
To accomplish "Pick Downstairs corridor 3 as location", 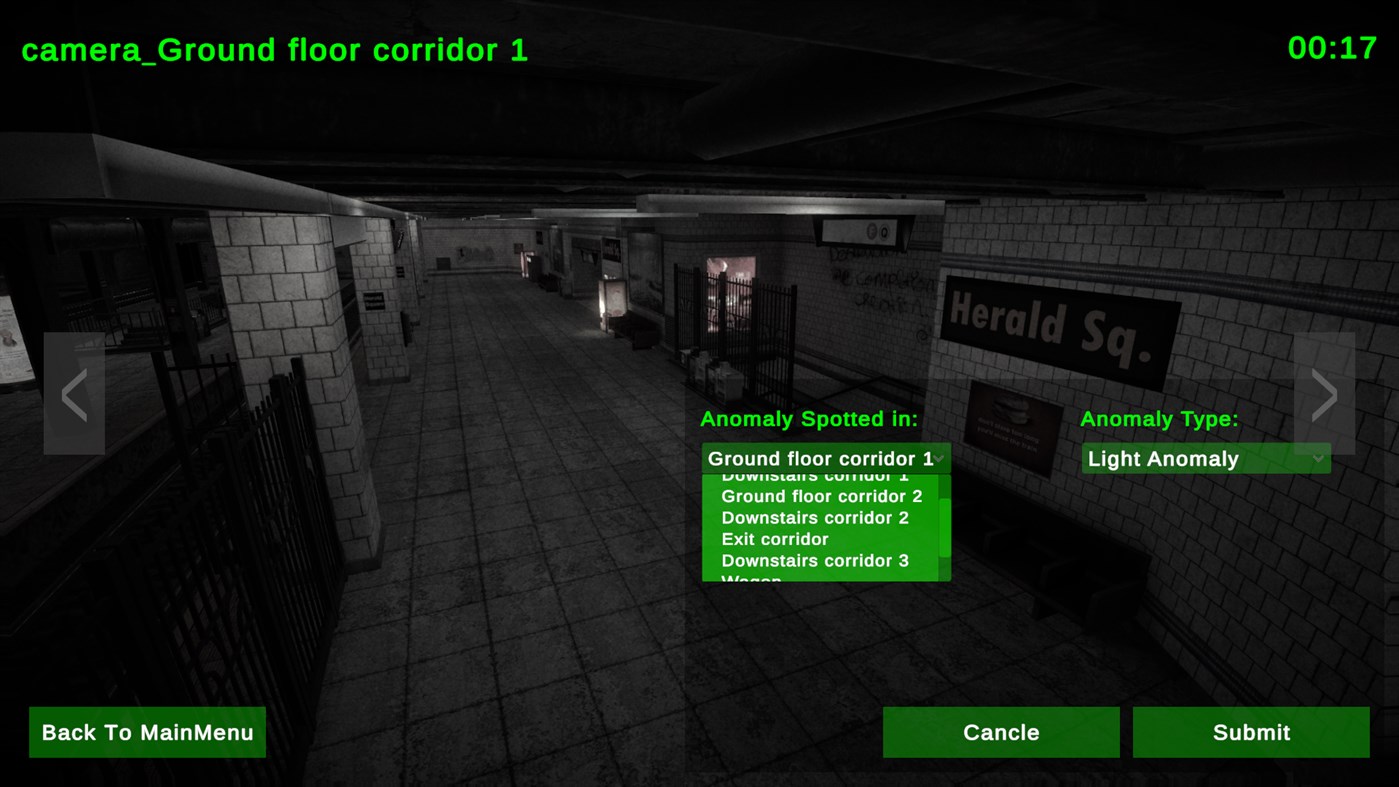I will coord(817,560).
